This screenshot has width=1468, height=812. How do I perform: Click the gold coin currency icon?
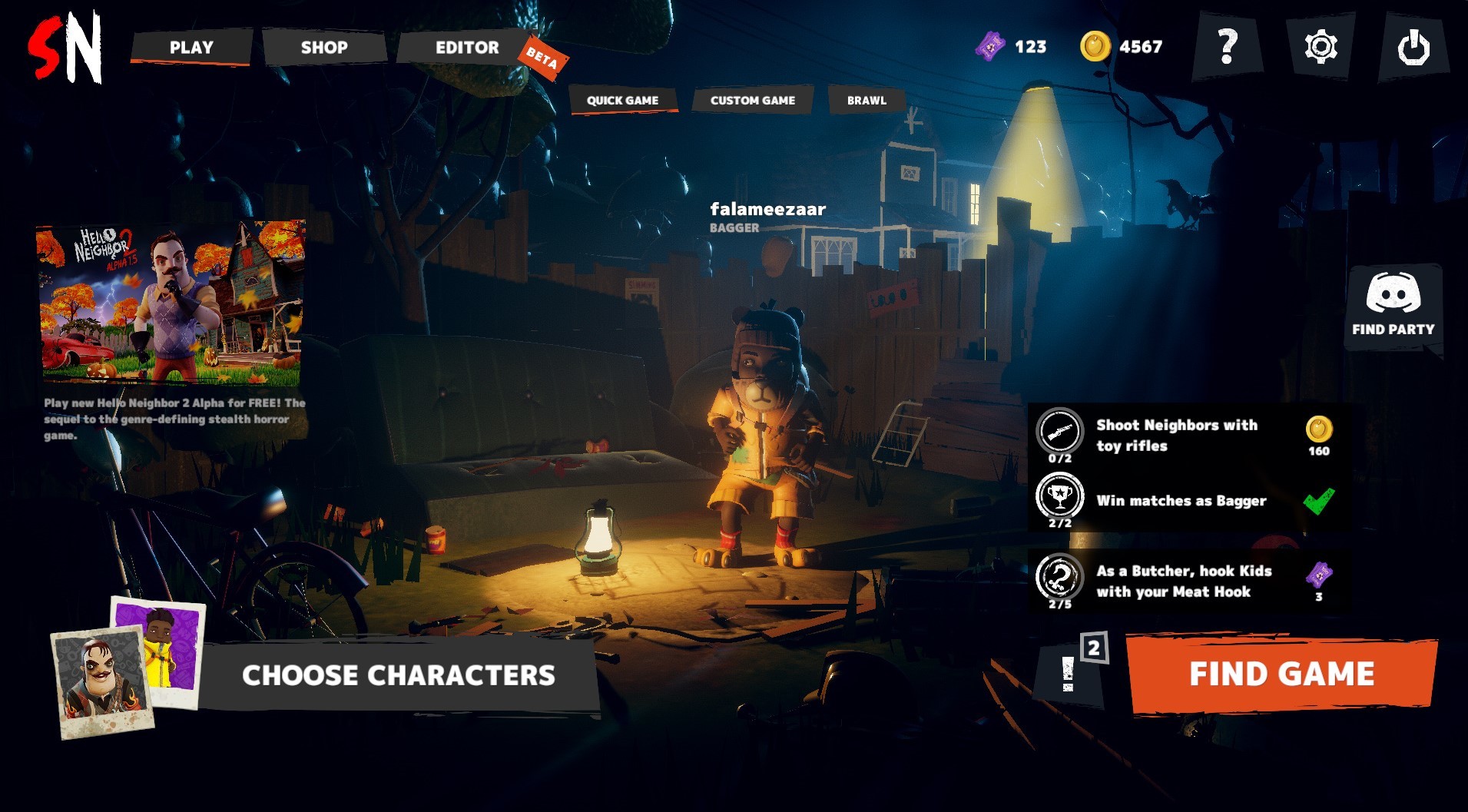click(x=1095, y=47)
